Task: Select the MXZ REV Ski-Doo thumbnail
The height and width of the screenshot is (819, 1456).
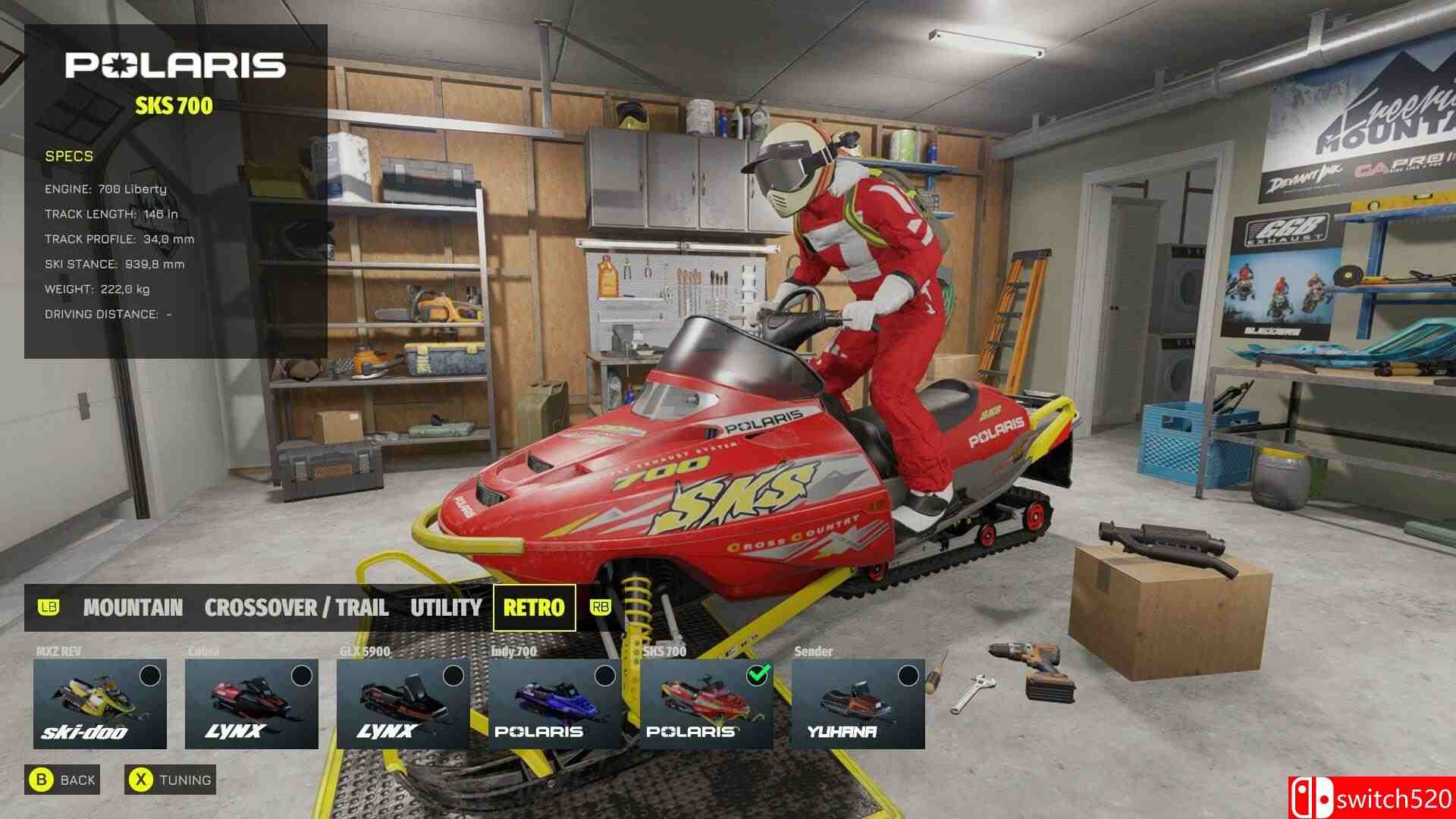Action: (99, 704)
